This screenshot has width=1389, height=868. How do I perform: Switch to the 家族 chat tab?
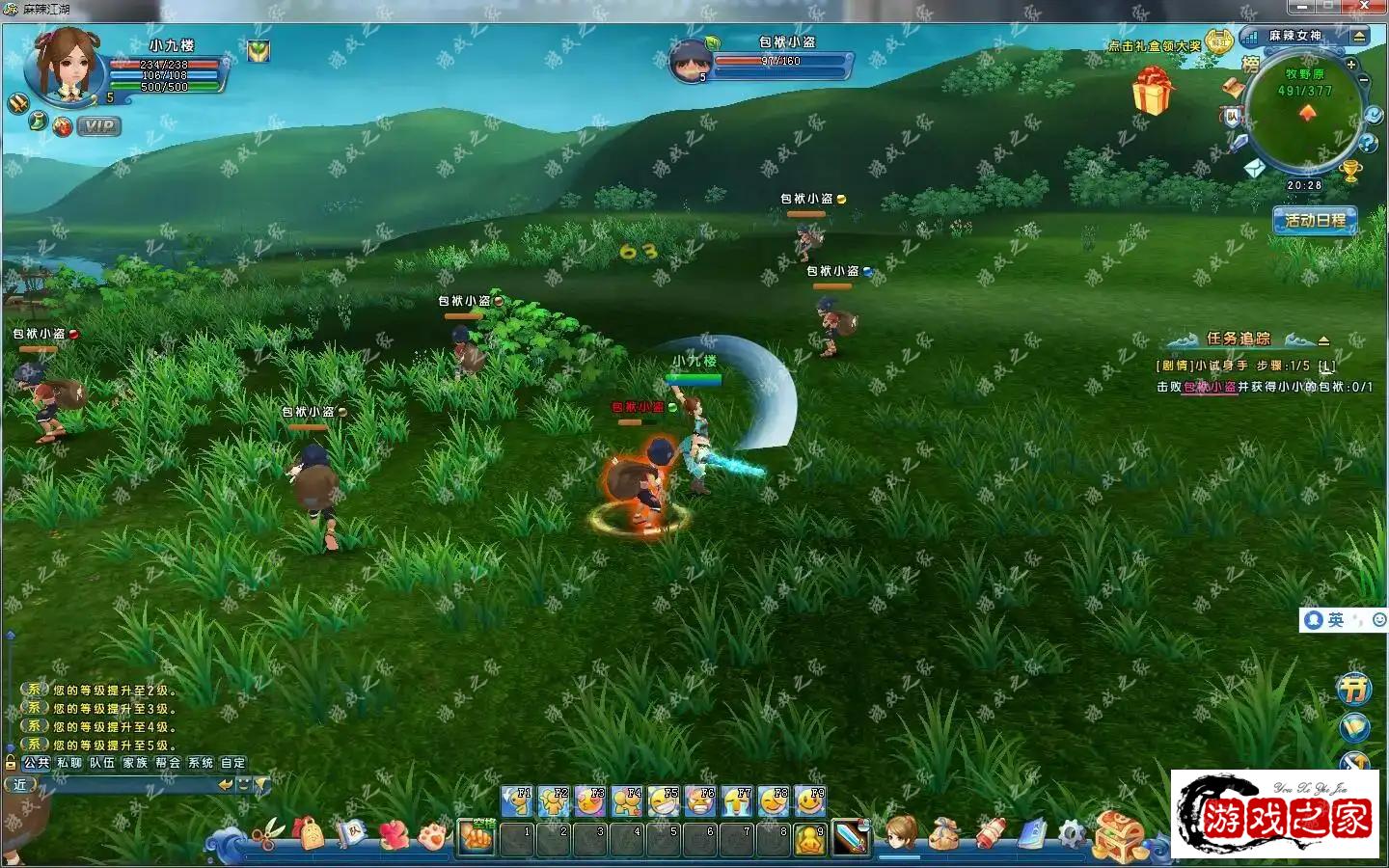[134, 762]
